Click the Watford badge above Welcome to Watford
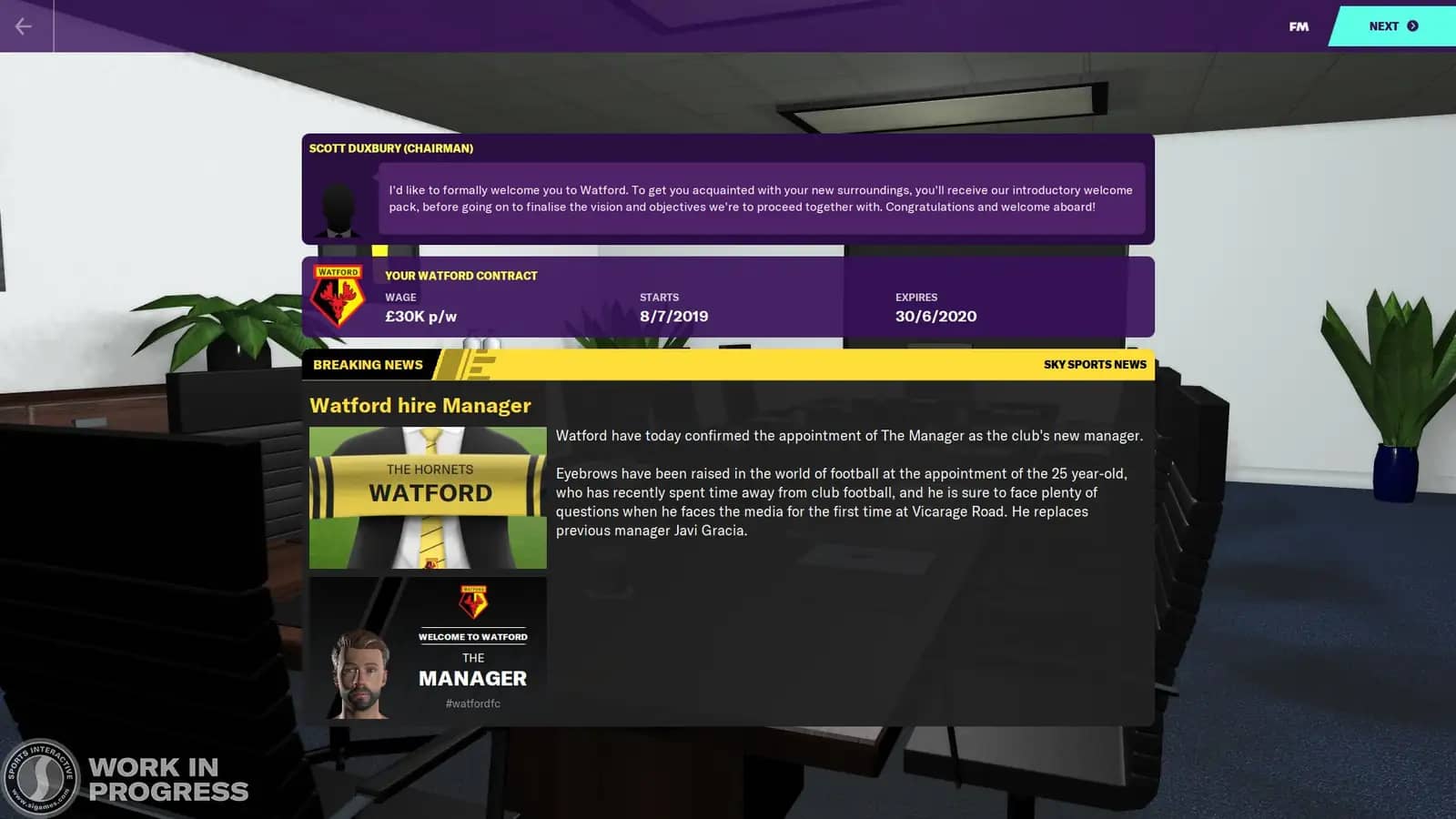Screen dimensions: 1456x819 (x=474, y=601)
